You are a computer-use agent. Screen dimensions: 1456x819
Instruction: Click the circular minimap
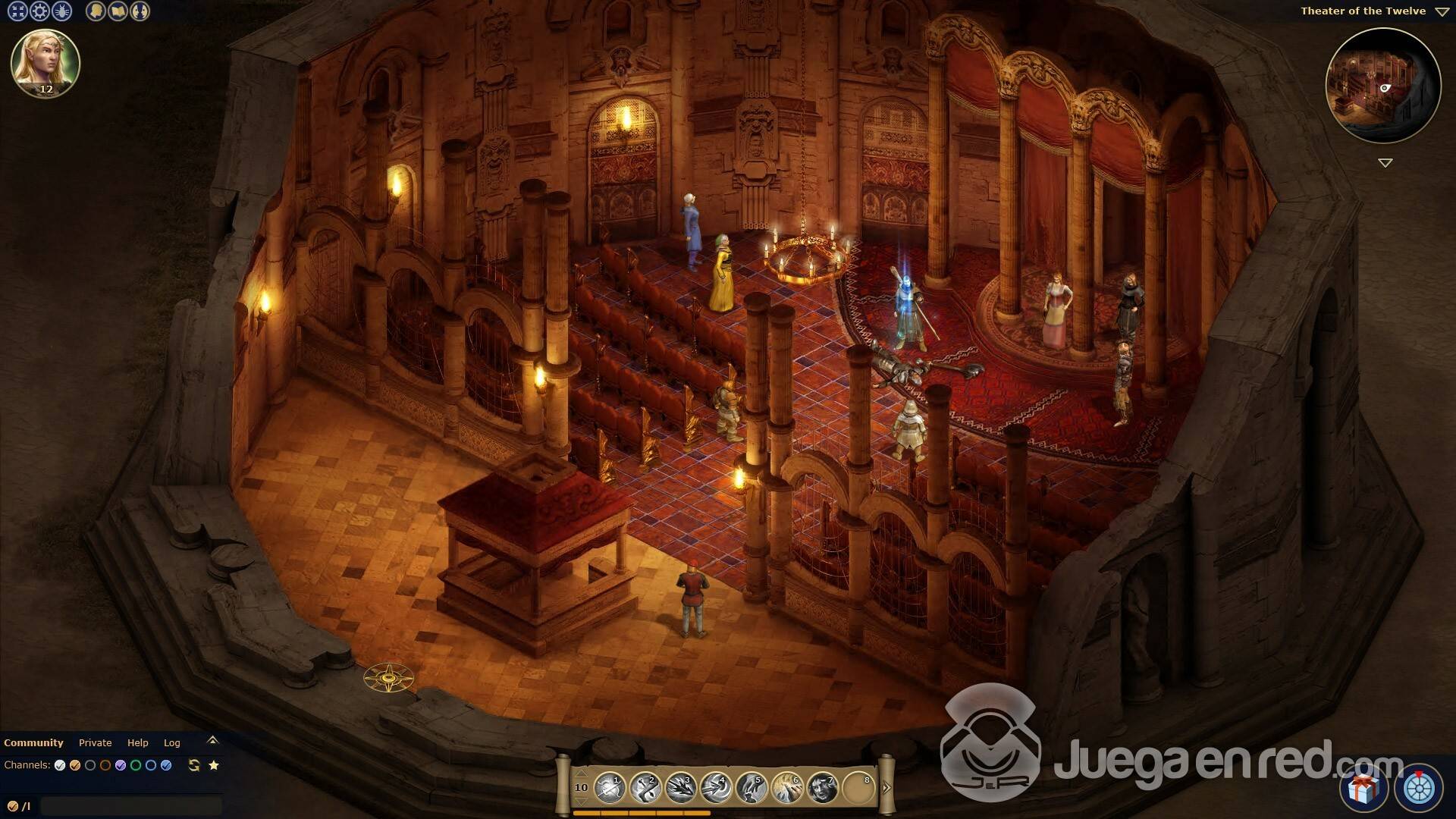(1382, 86)
